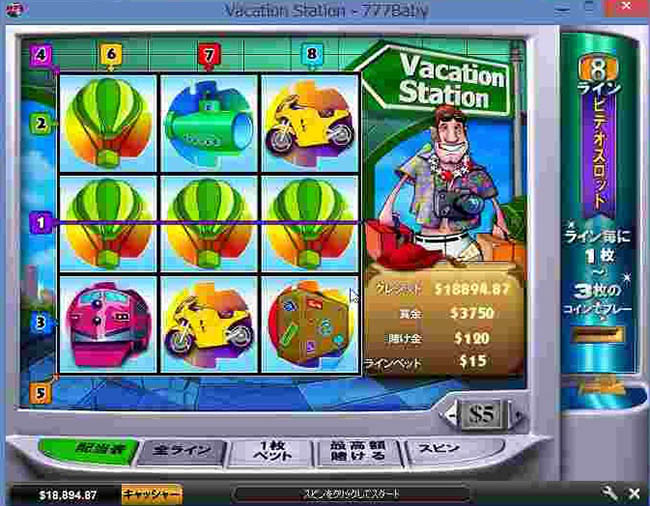This screenshot has width=650, height=506.
Task: Increase the $5 coin value
Action: [x=517, y=413]
